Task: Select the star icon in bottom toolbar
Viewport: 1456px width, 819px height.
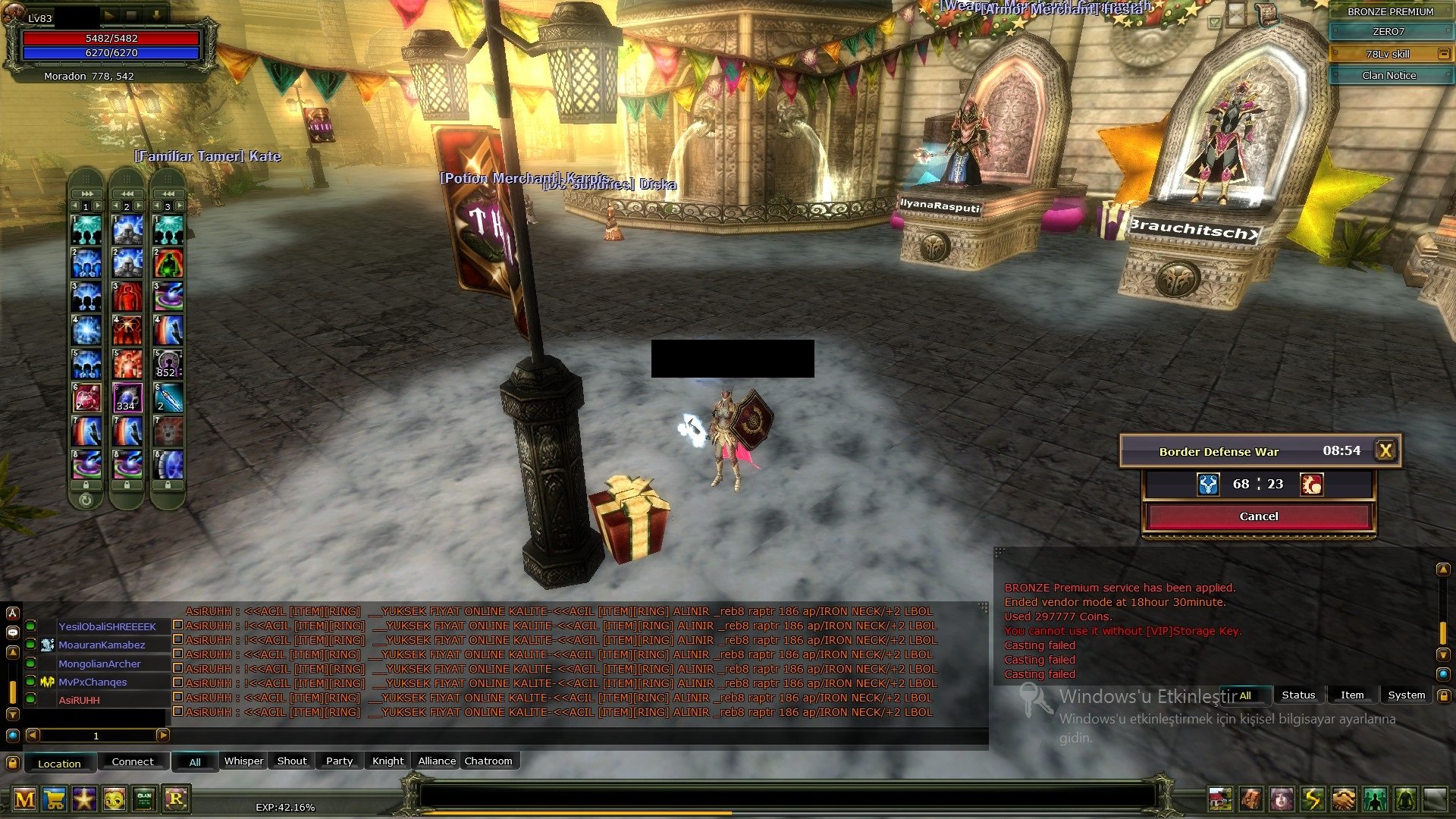Action: pyautogui.click(x=83, y=800)
